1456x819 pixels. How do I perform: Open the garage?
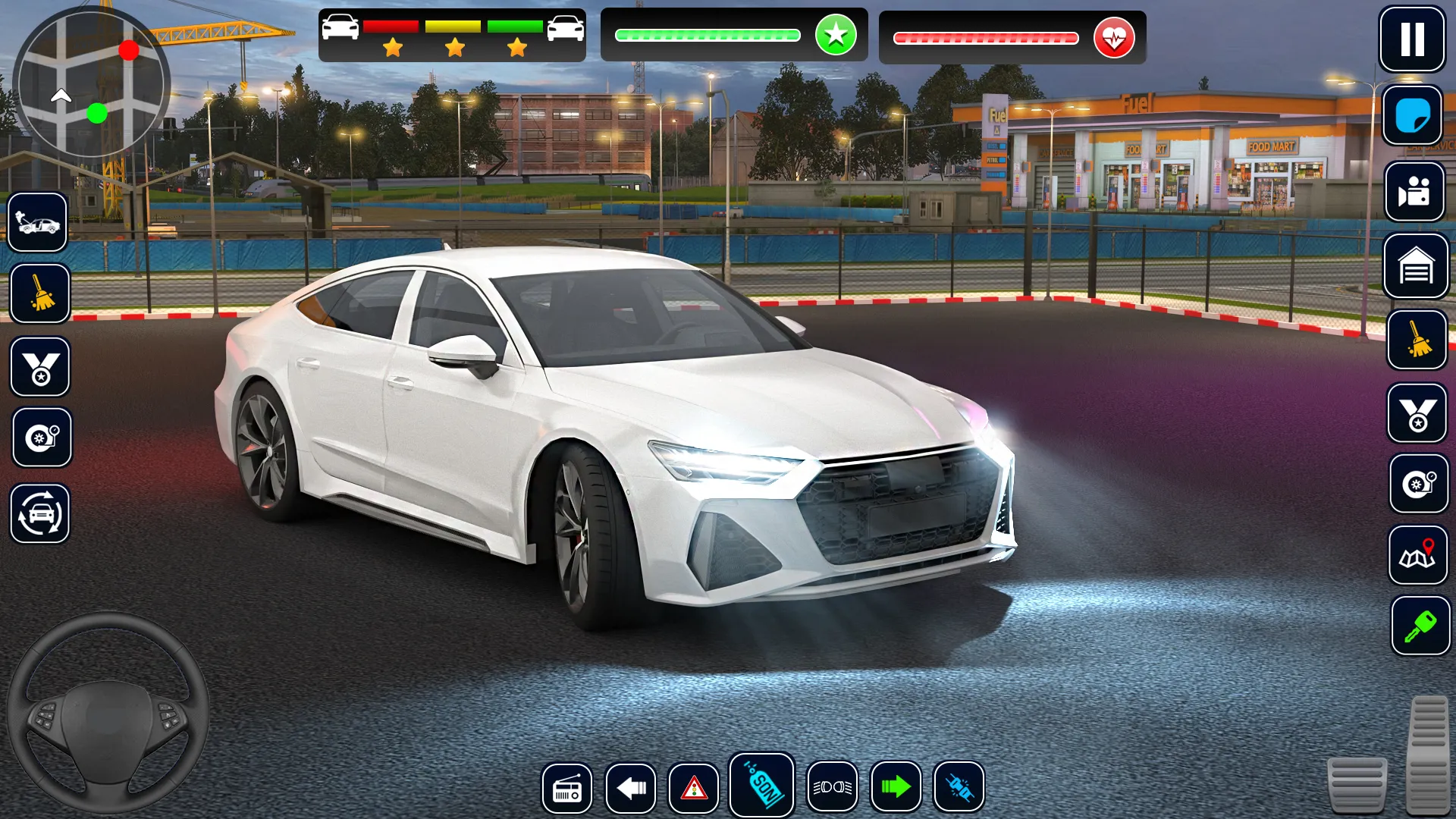point(1415,266)
